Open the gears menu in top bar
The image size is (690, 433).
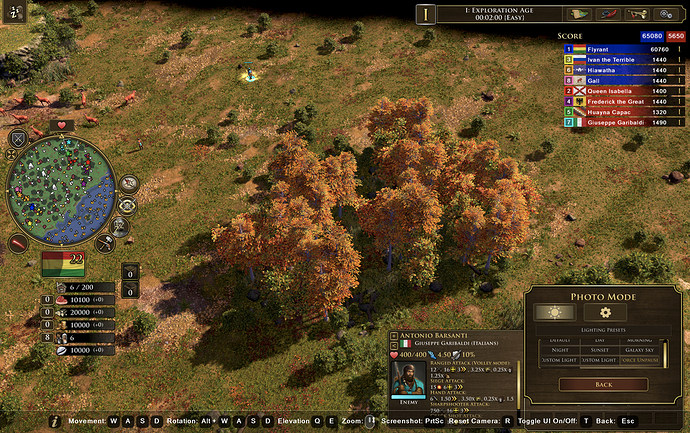[666, 14]
